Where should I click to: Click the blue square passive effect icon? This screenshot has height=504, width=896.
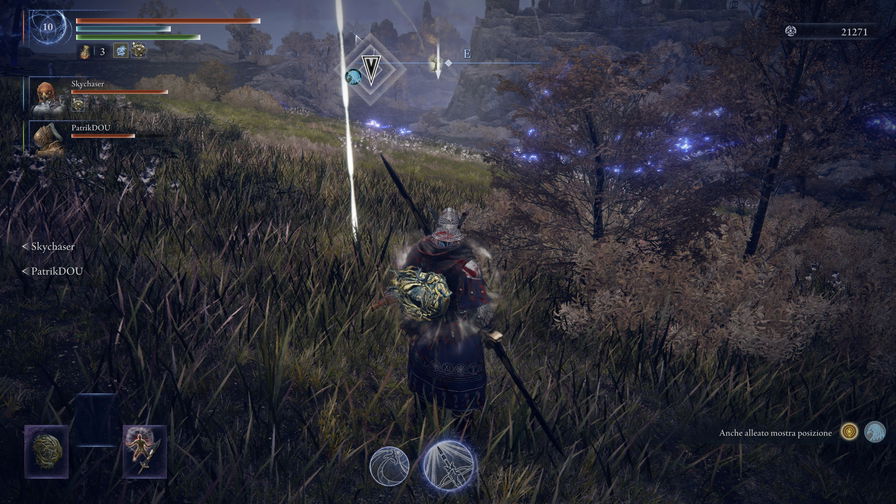(x=120, y=51)
